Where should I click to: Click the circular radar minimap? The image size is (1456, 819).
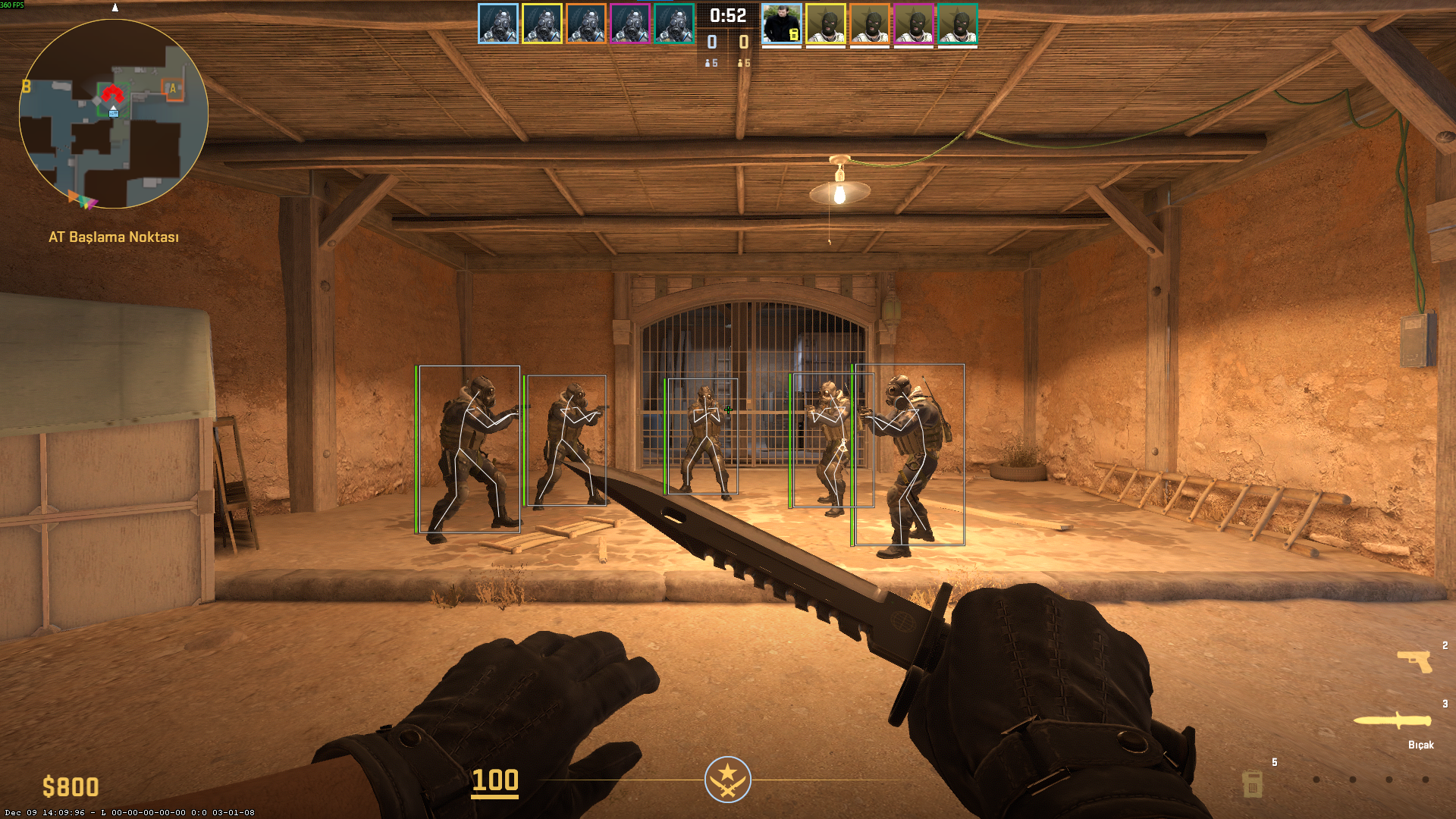pos(114,114)
